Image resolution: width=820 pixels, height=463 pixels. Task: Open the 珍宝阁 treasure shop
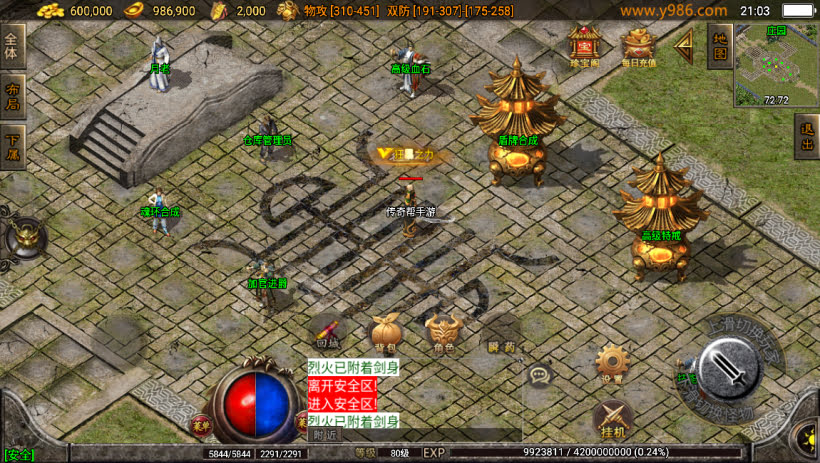pyautogui.click(x=583, y=45)
